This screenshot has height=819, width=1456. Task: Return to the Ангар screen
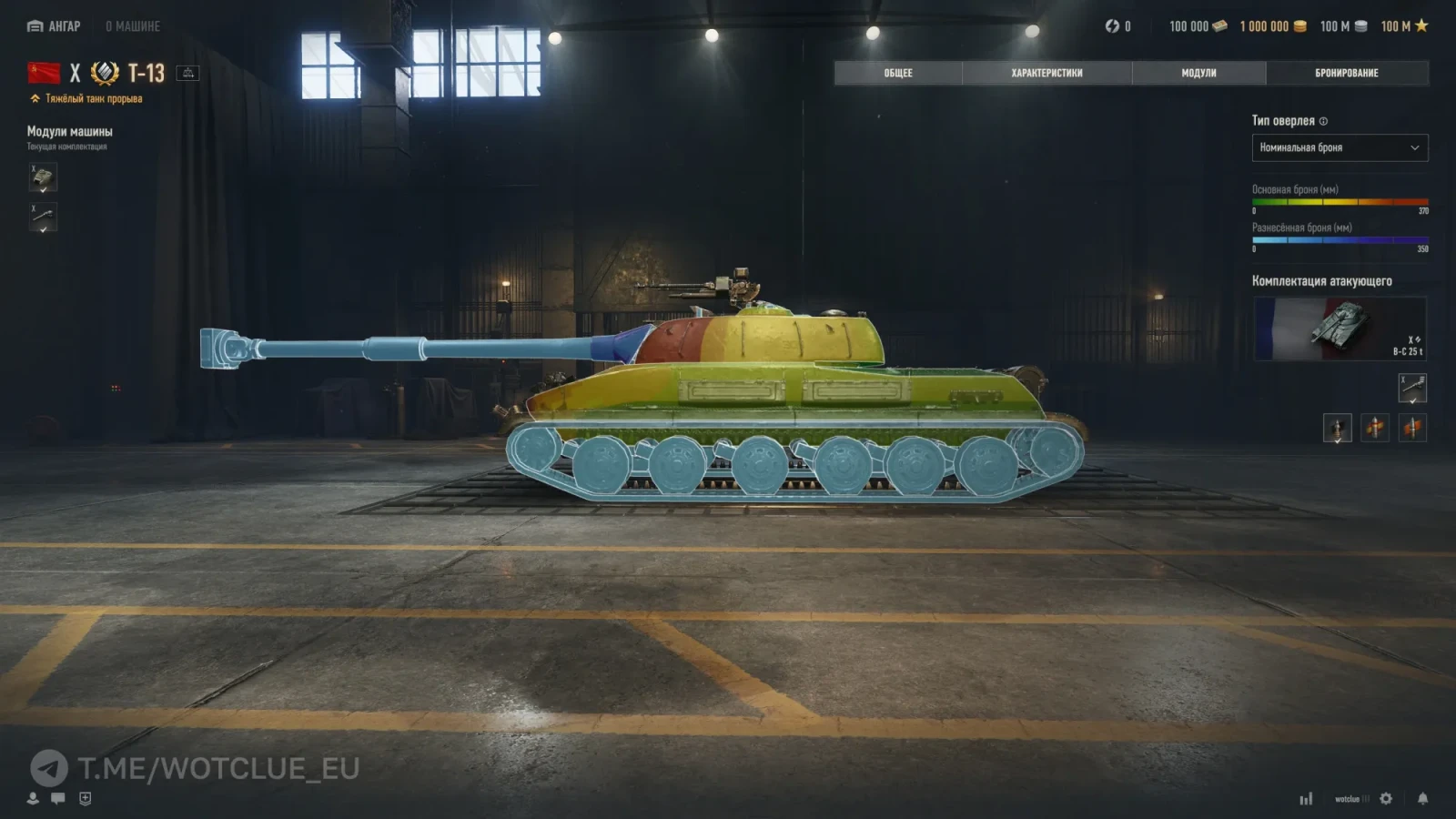54,26
